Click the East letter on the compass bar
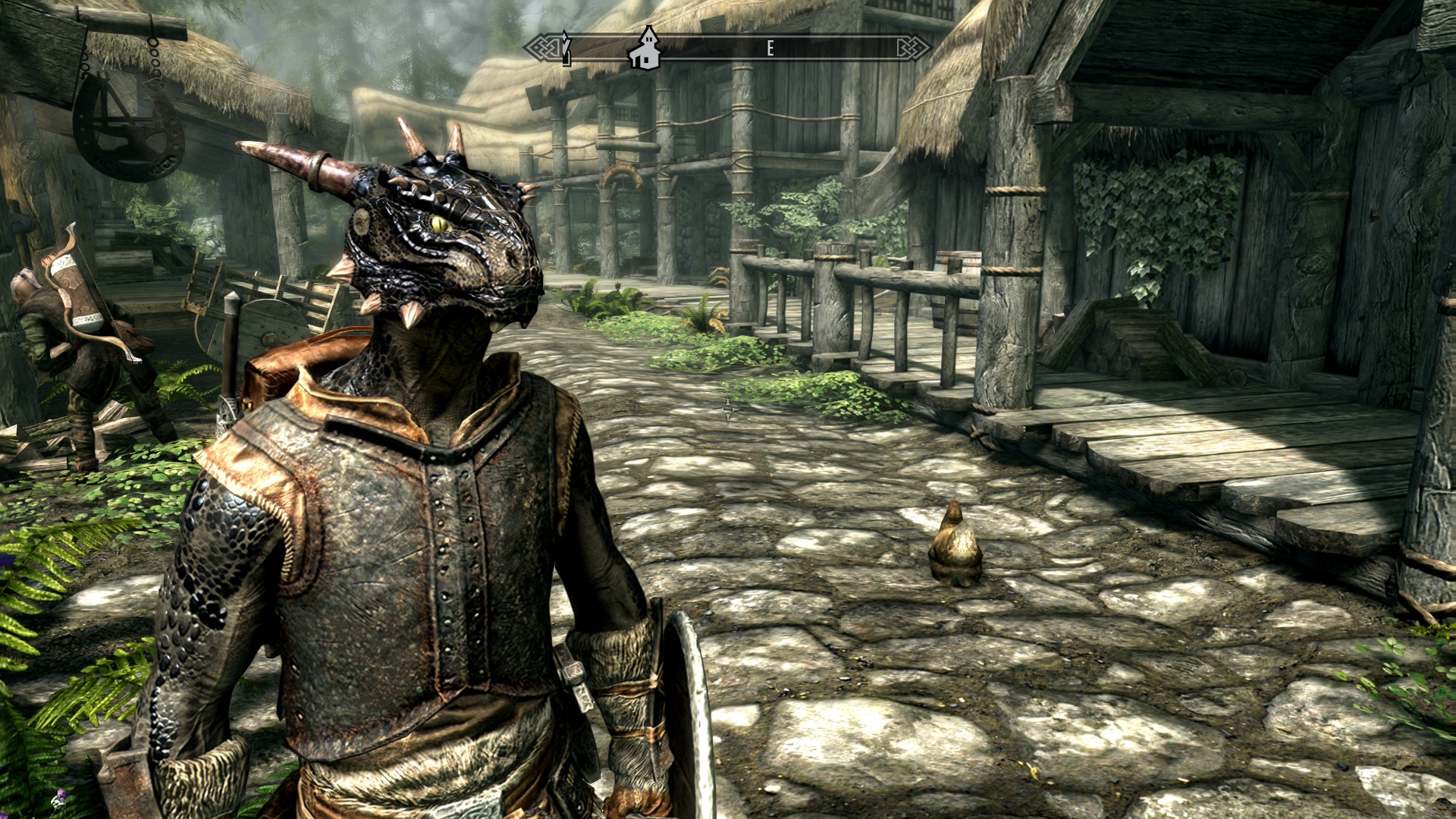 (770, 49)
